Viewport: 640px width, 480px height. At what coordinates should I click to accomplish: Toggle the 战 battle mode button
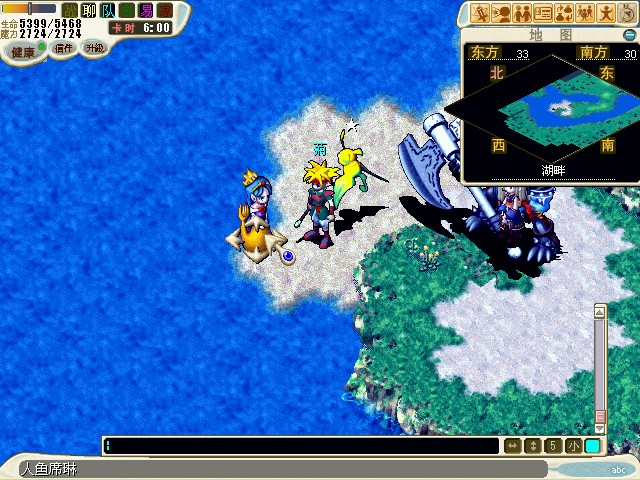70,10
